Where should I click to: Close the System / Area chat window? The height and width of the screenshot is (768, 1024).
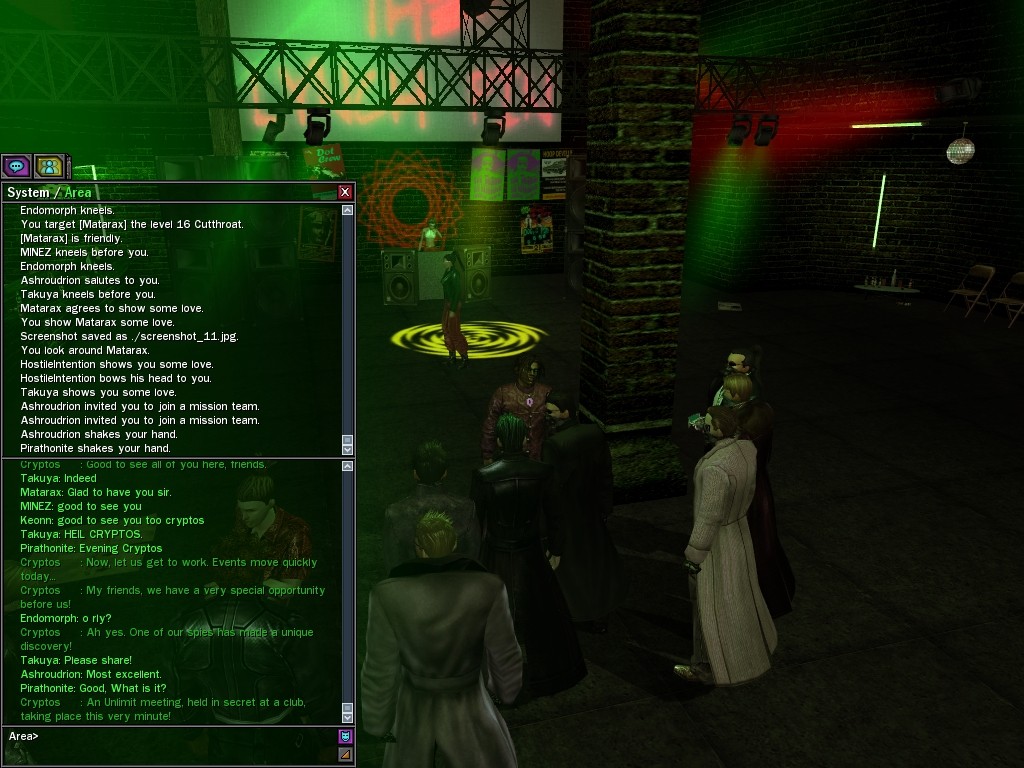click(345, 192)
